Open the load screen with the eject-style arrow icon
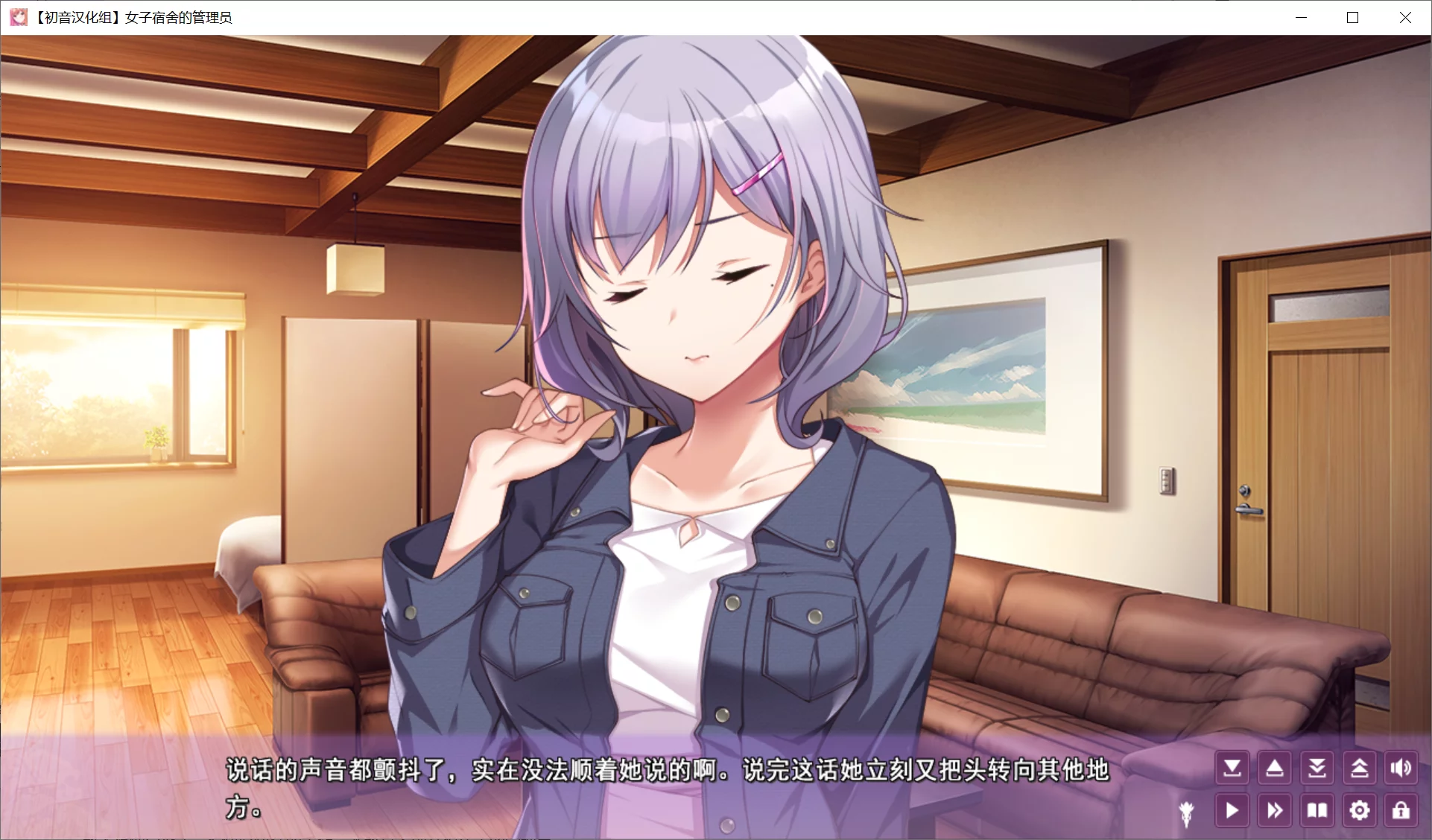Viewport: 1432px width, 840px height. point(1275,769)
